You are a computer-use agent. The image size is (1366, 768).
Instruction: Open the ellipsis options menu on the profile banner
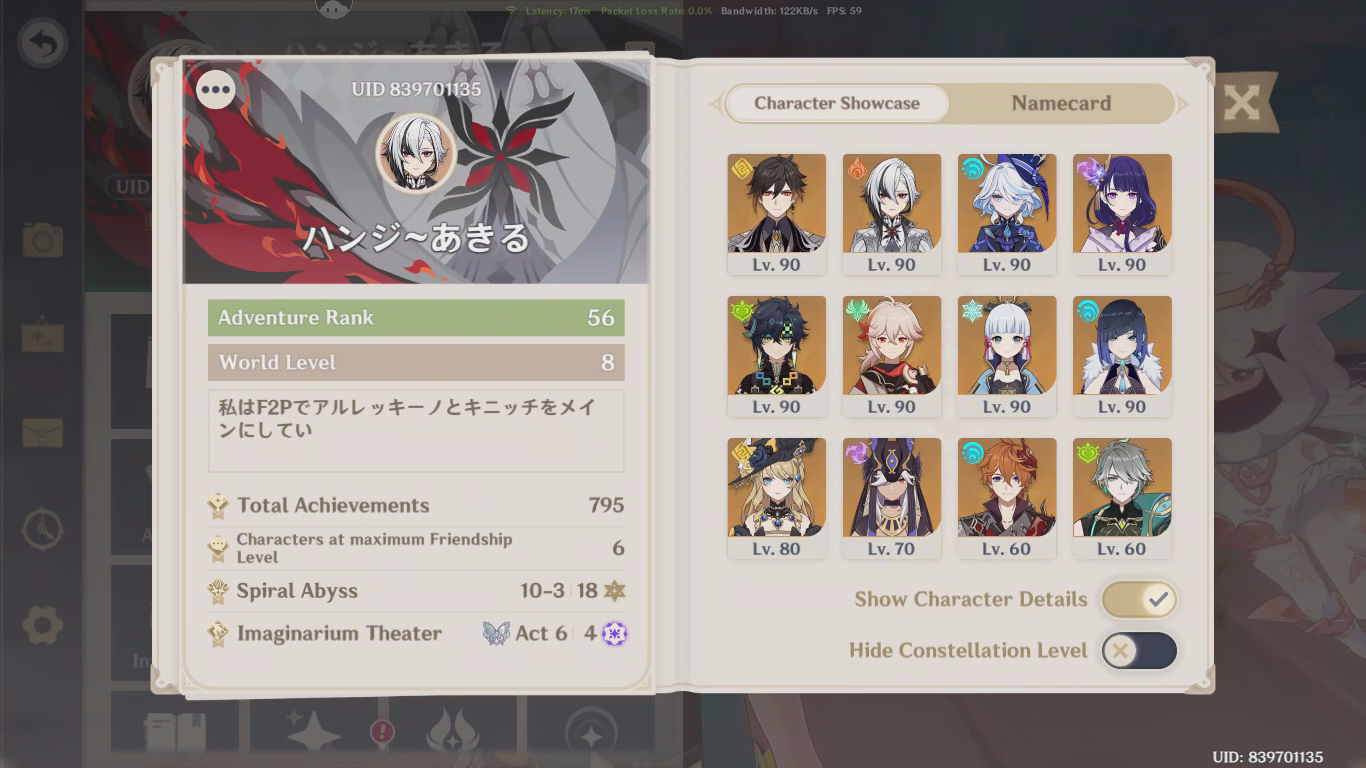(x=215, y=89)
